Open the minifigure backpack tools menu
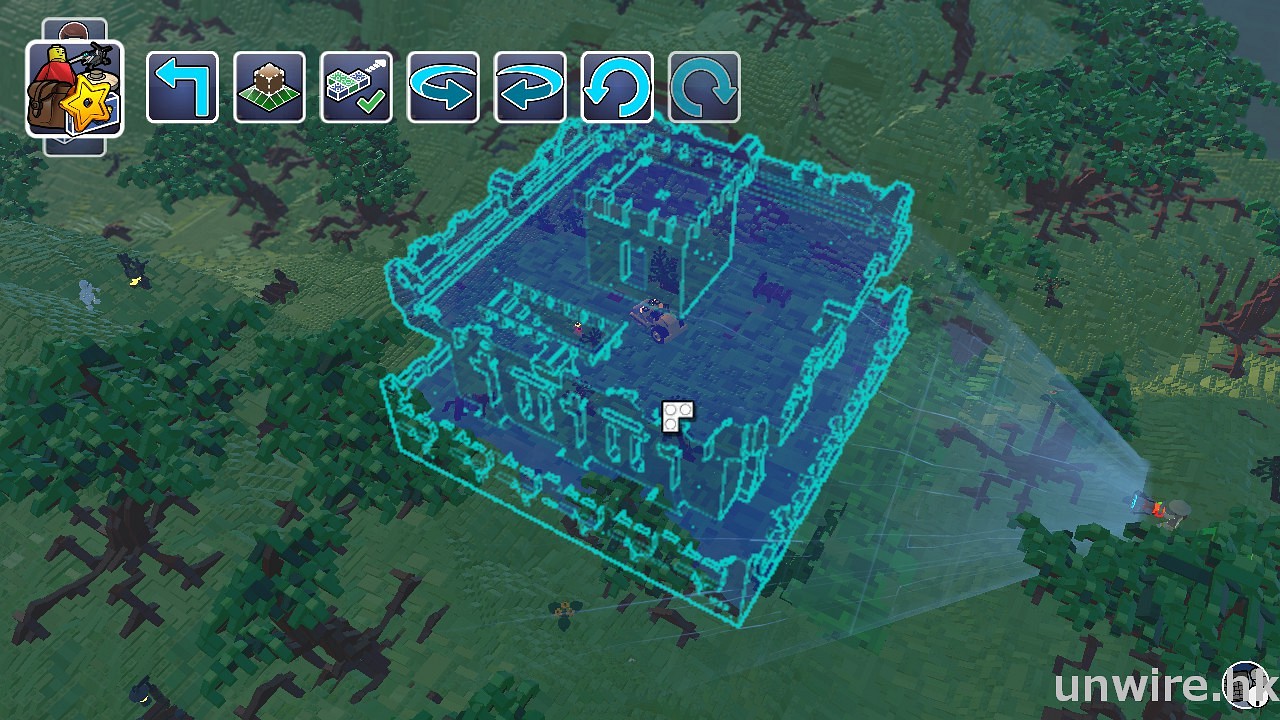Viewport: 1280px width, 720px height. [x=75, y=88]
